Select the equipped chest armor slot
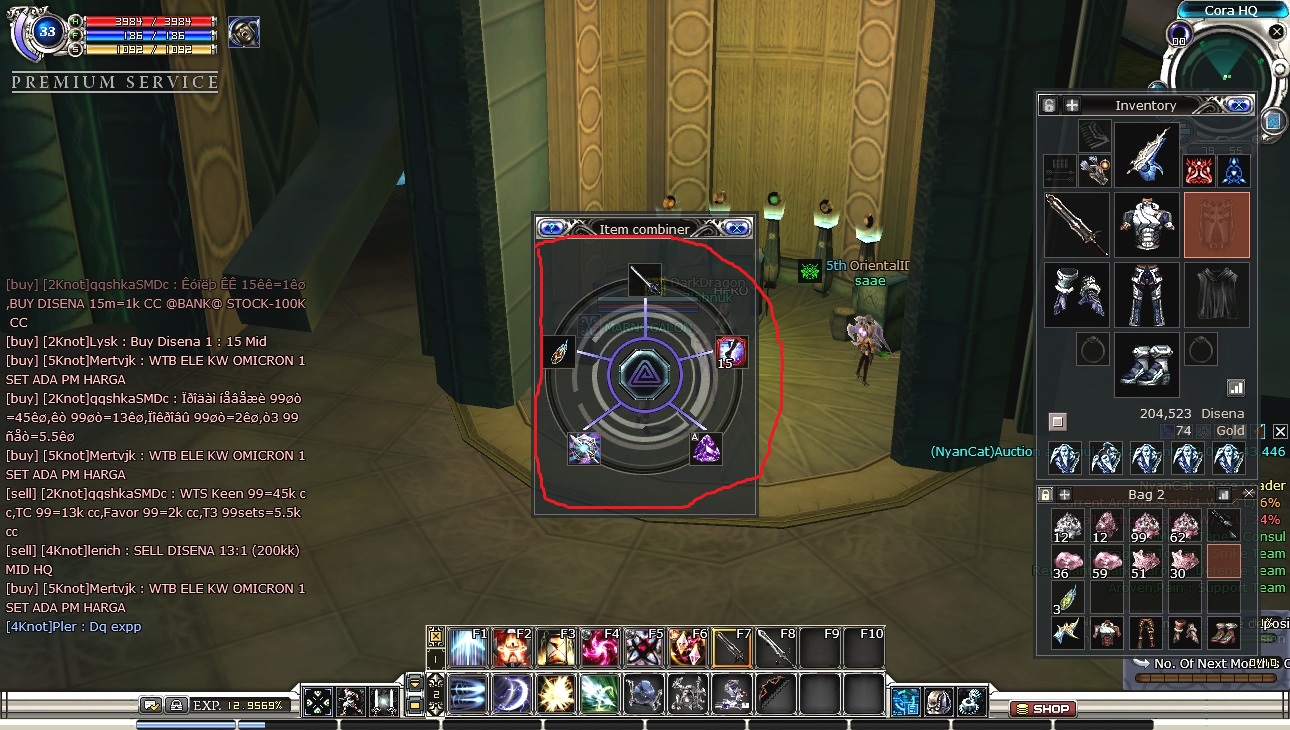 point(1146,225)
